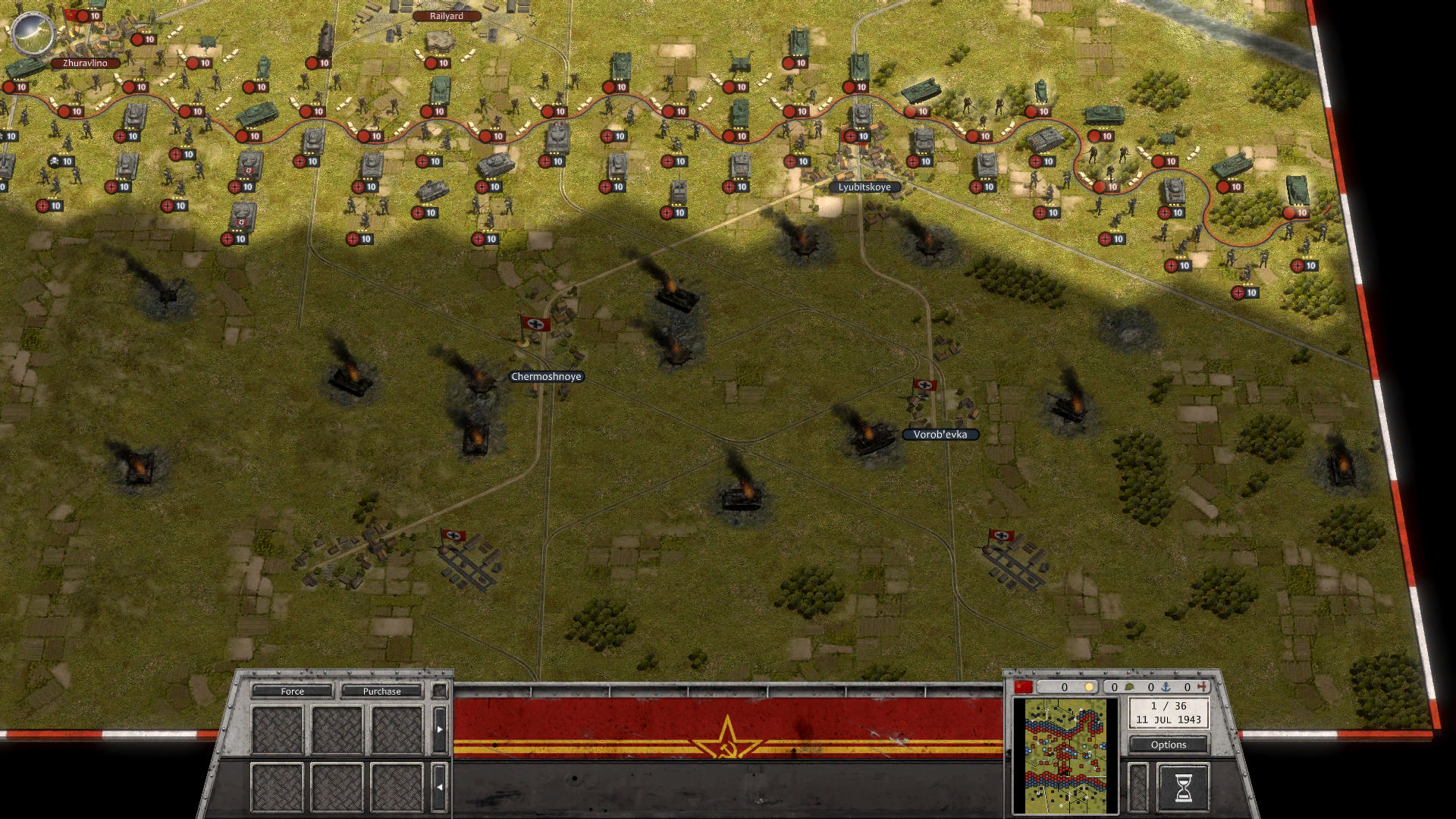This screenshot has height=819, width=1456.
Task: Open the Purchase tab
Action: click(382, 691)
